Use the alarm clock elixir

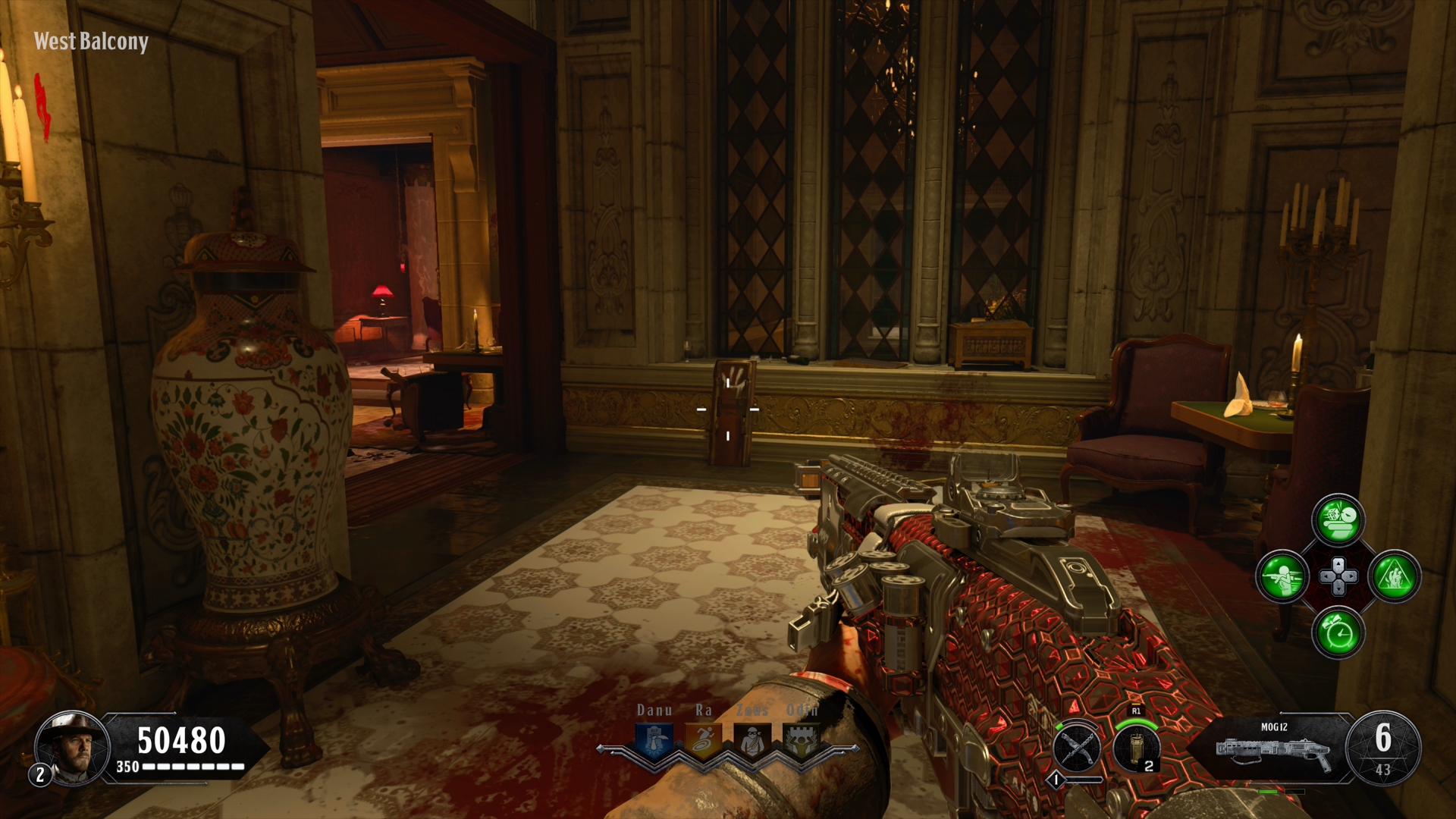pyautogui.click(x=1338, y=633)
